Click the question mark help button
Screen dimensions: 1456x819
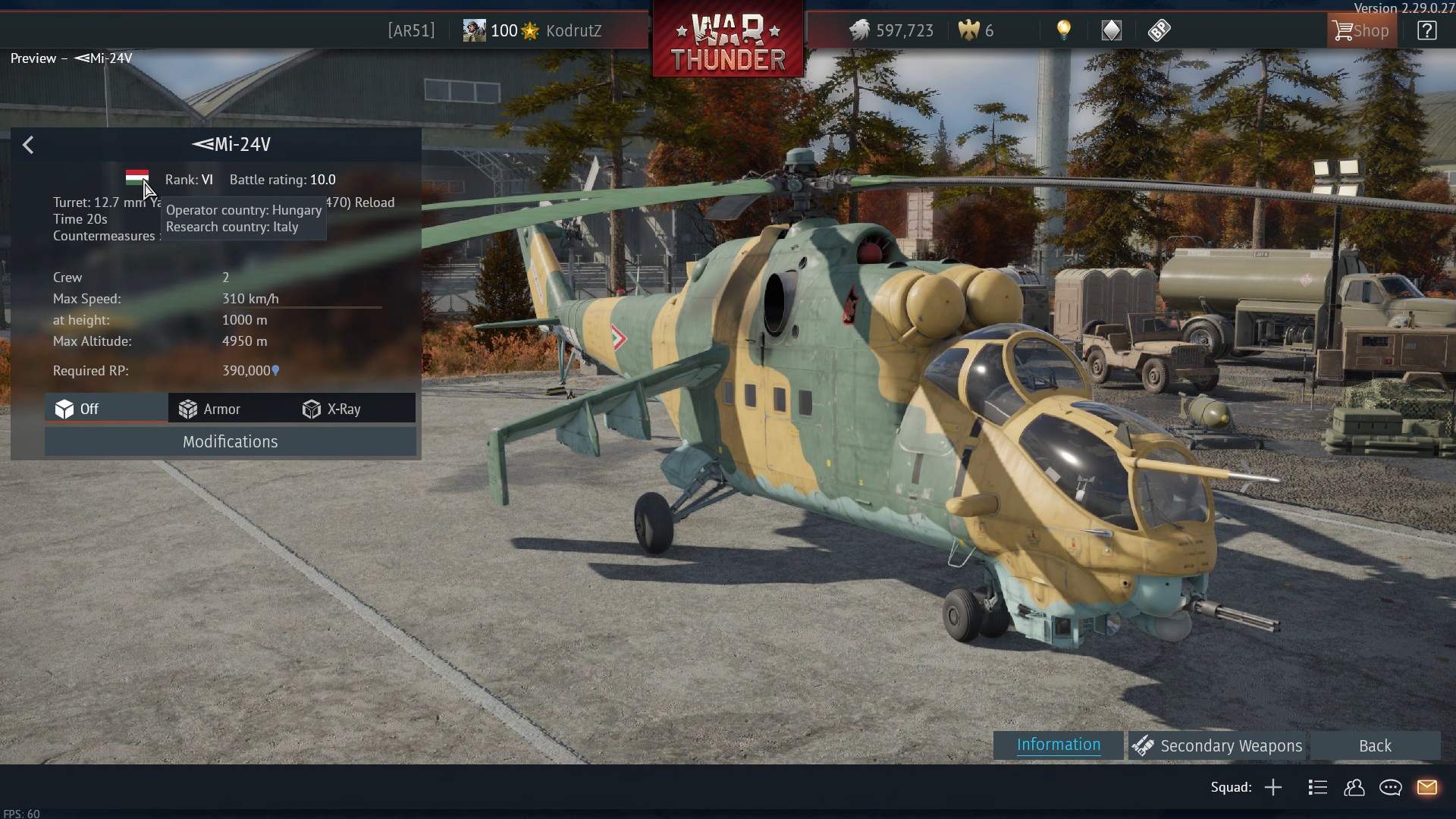1426,31
